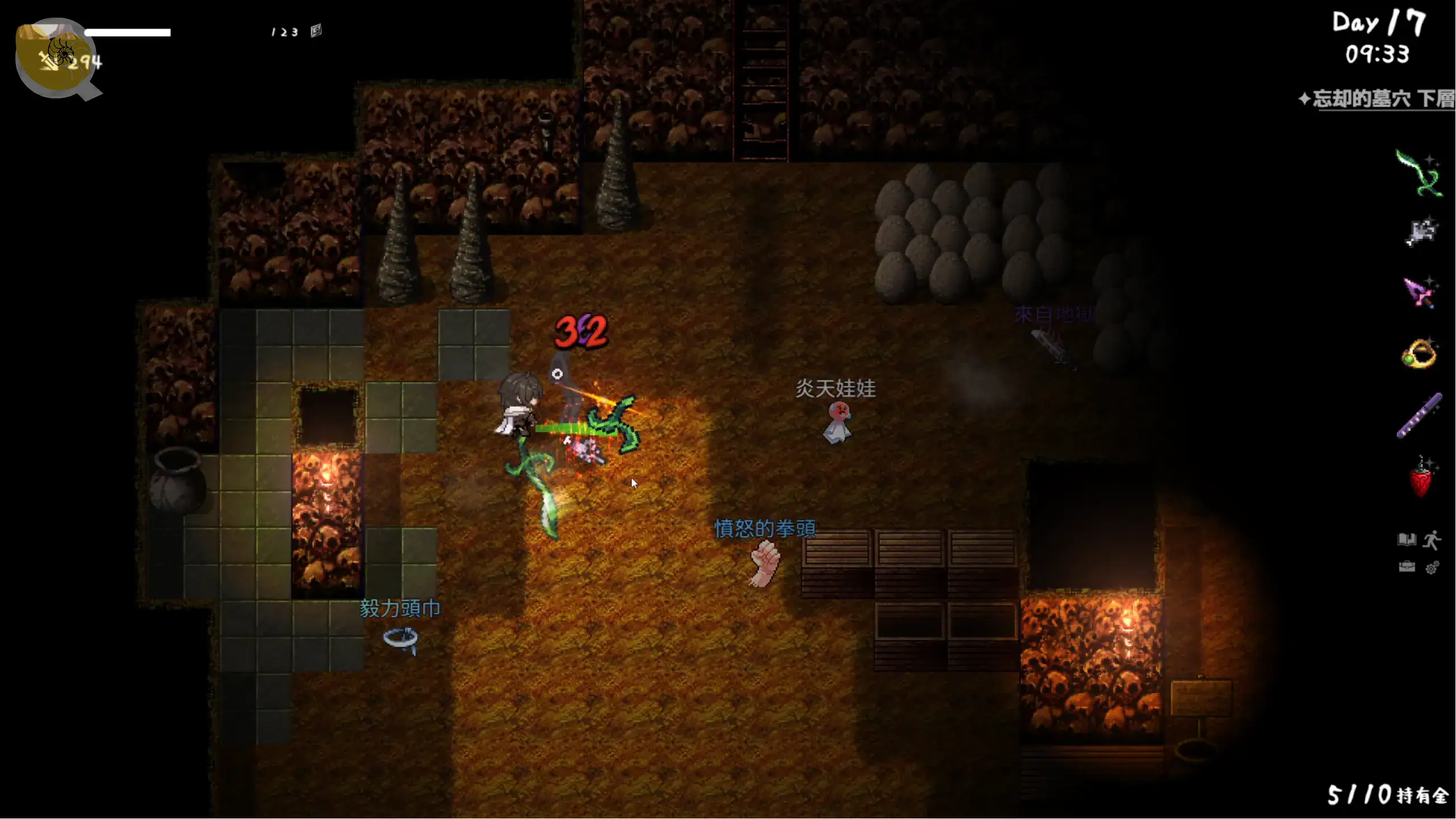Click the golden Q shell skill emblem
This screenshot has width=1456, height=819.
(x=56, y=57)
